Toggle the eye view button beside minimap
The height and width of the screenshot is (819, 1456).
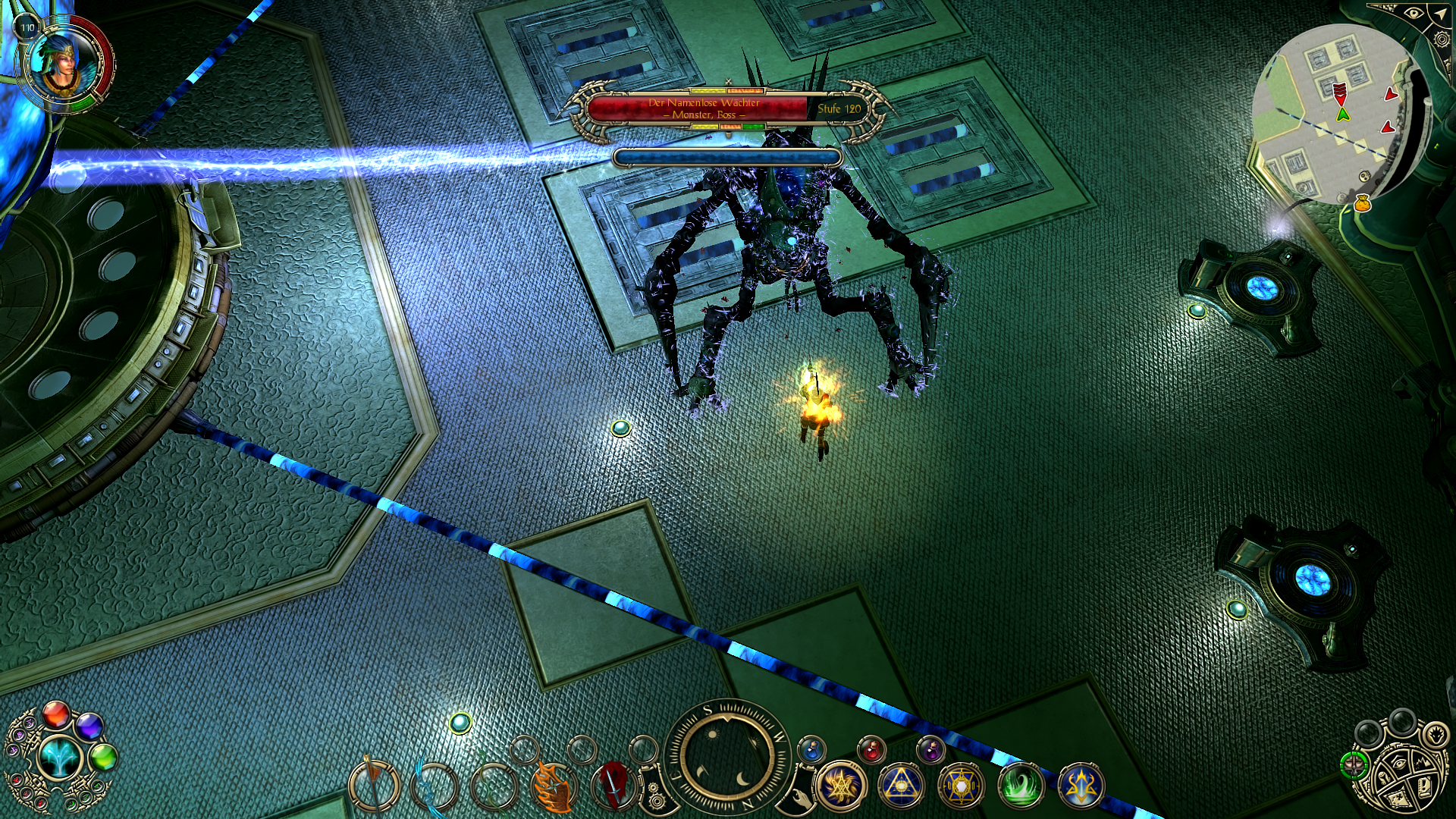coord(1414,13)
